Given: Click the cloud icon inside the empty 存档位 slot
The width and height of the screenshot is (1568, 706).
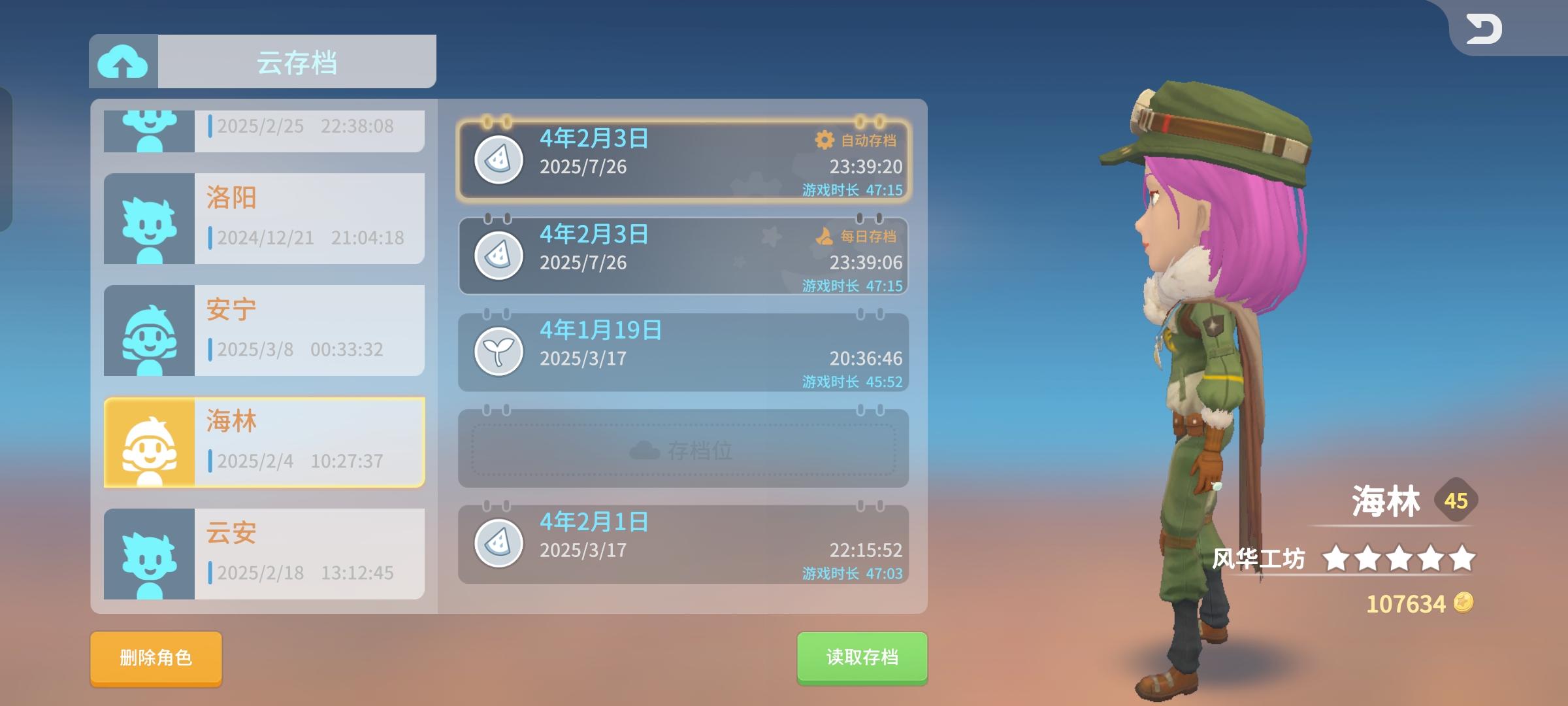Looking at the screenshot, I should point(645,449).
